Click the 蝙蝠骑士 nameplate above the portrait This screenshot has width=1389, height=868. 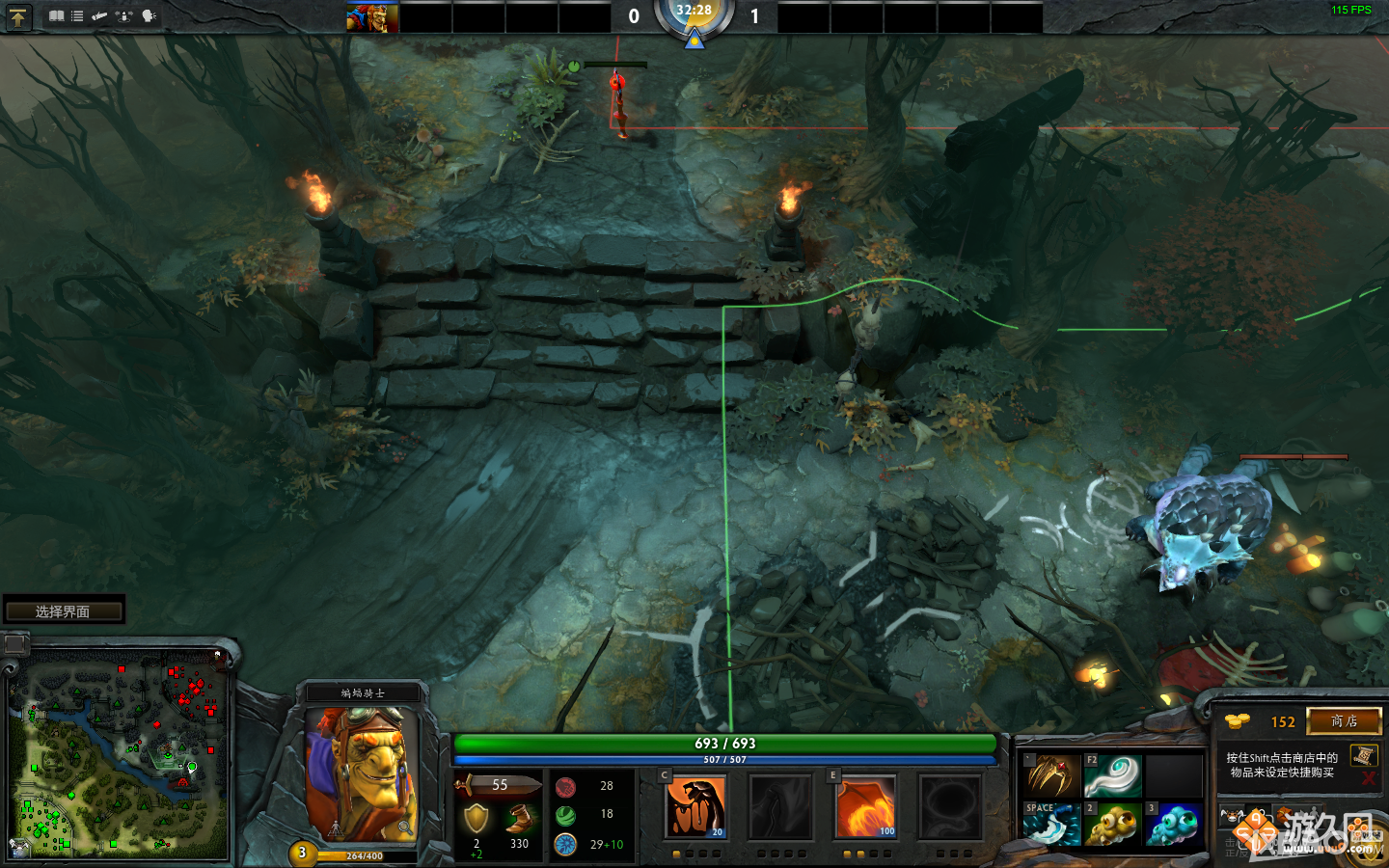point(362,692)
